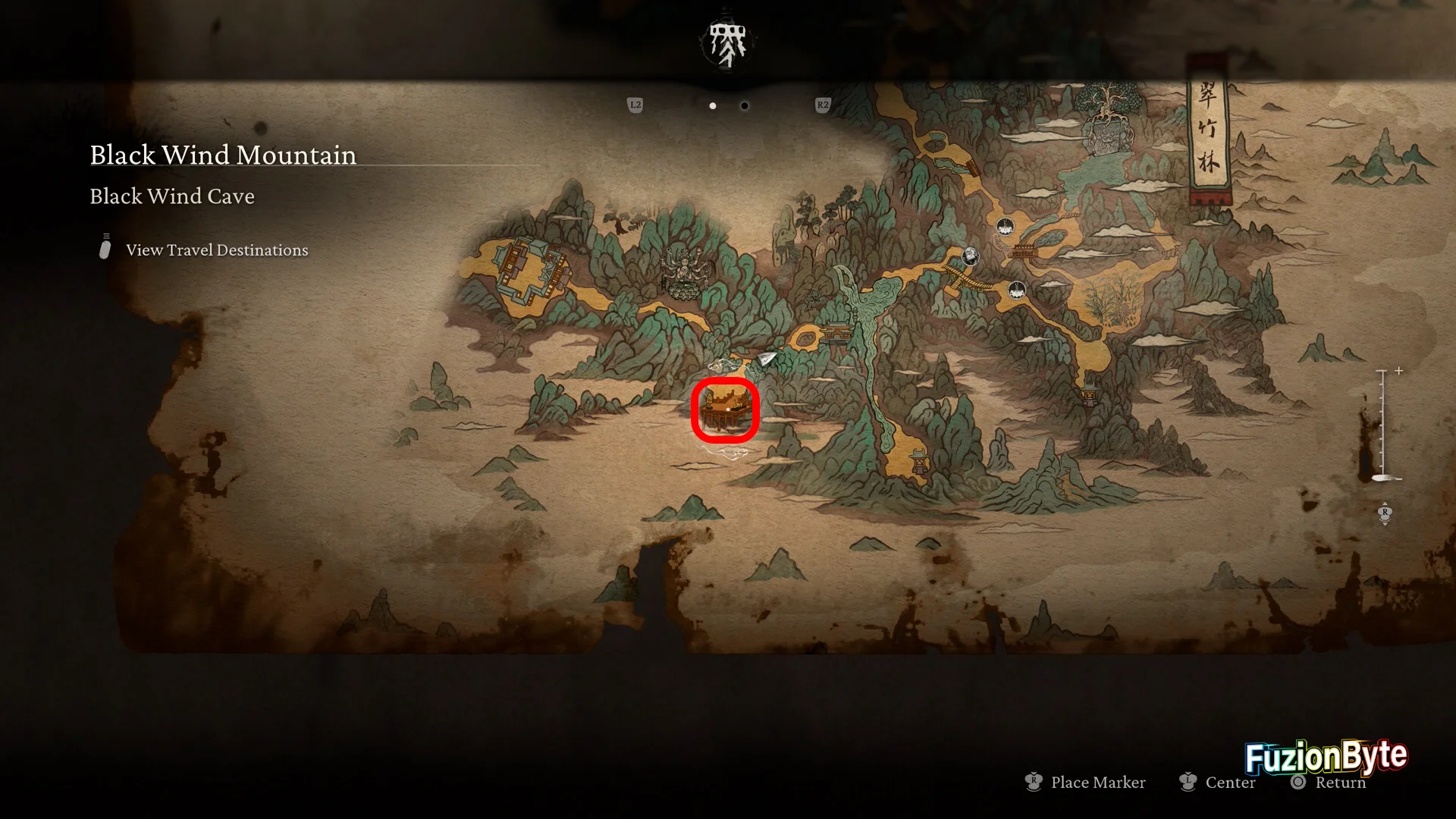Select the white current-page dot indicator
1456x819 pixels.
click(x=713, y=106)
